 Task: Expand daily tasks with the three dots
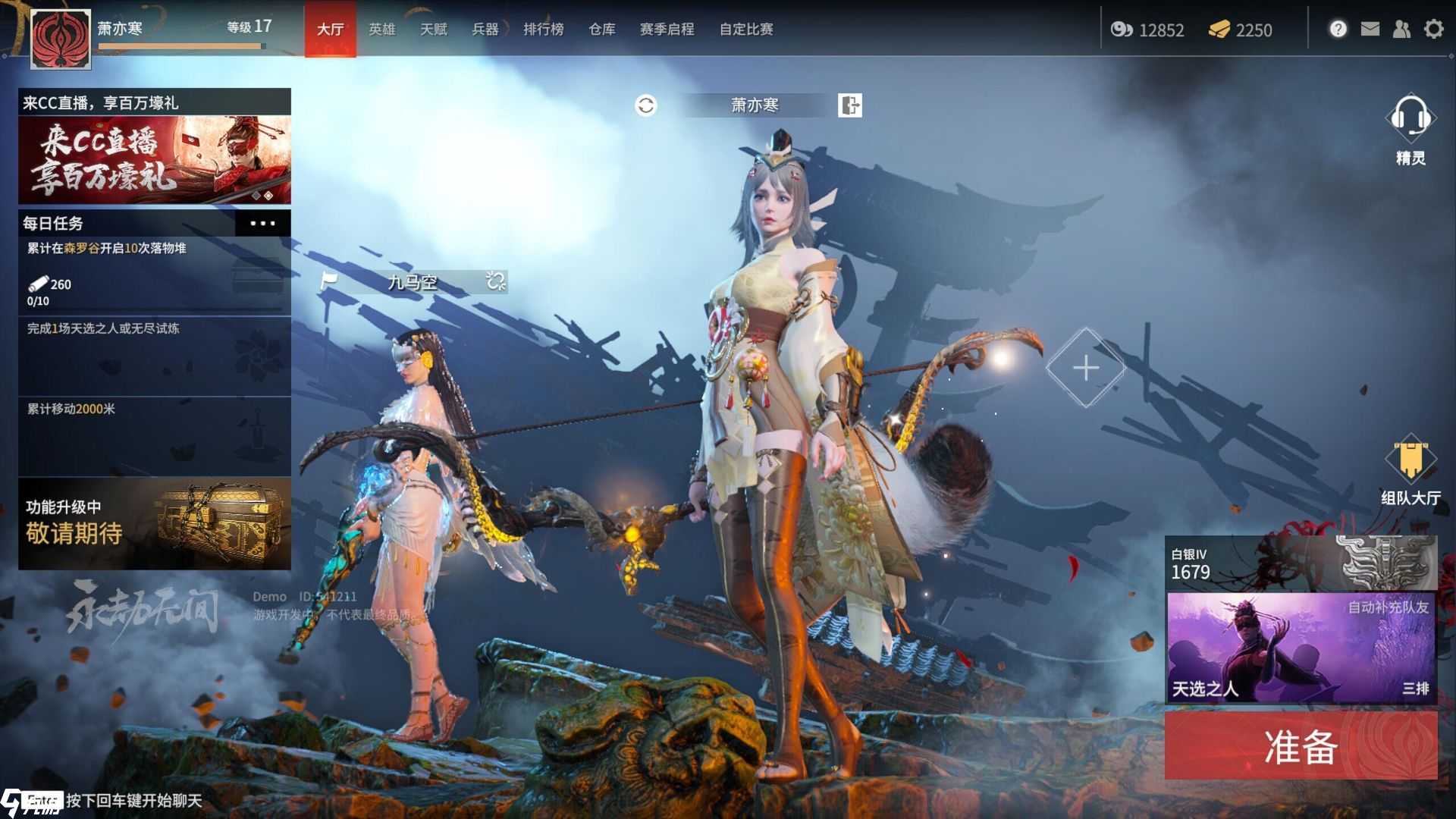coord(262,224)
